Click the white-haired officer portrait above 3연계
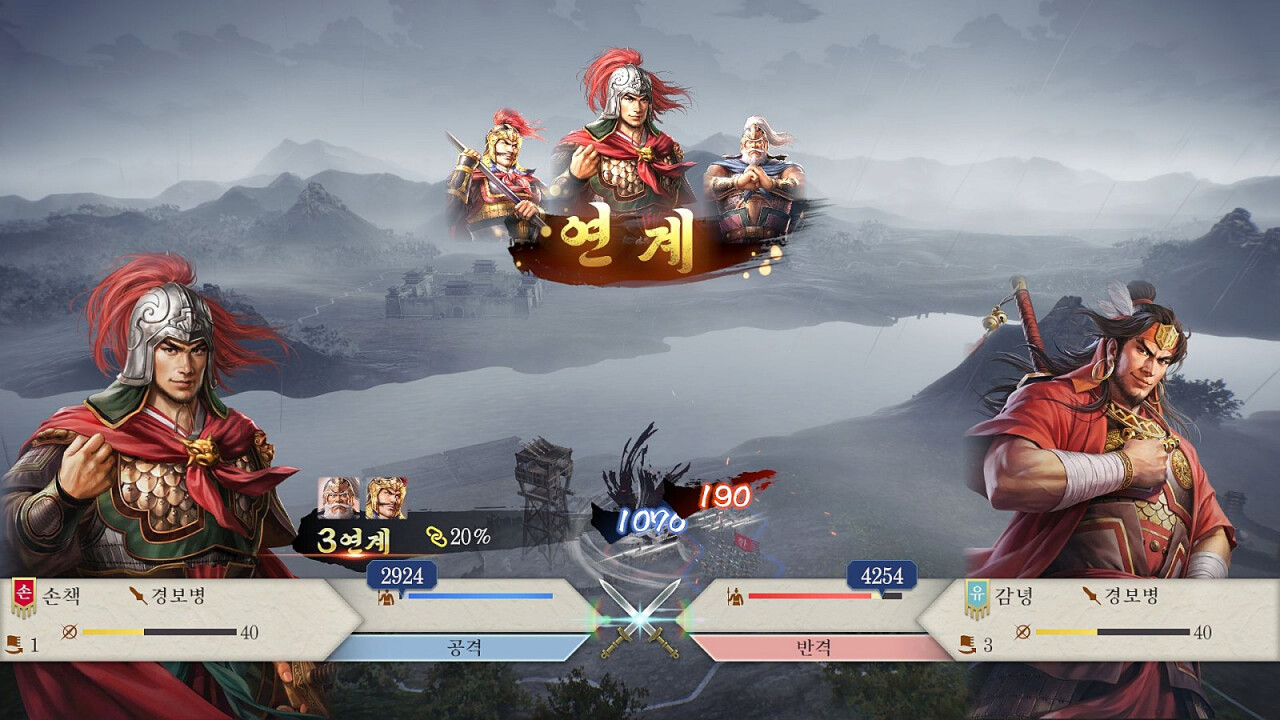 coord(337,497)
